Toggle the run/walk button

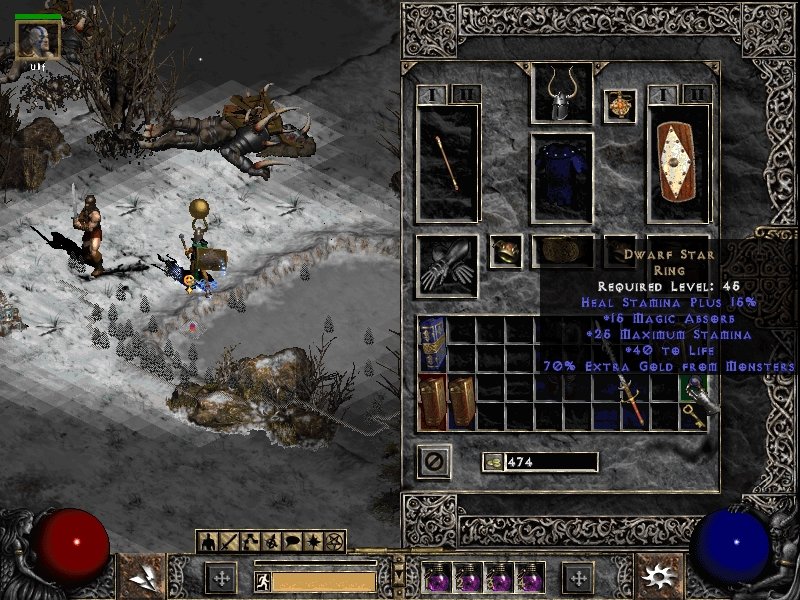click(x=262, y=581)
